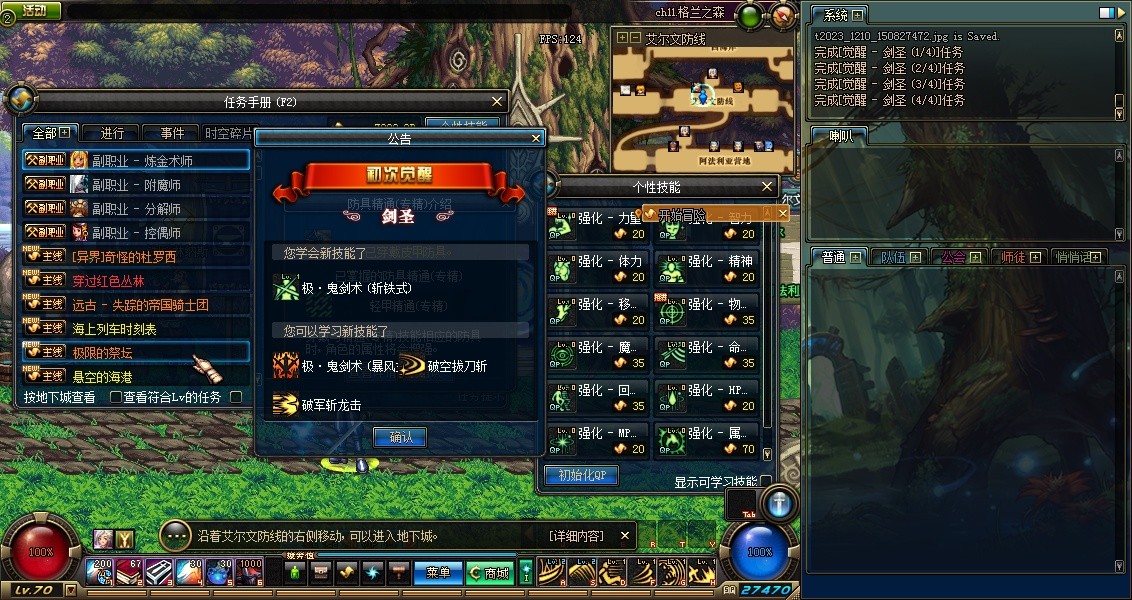Select the 副职业 - 炼金术师 quest row
This screenshot has width=1132, height=600.
point(136,160)
